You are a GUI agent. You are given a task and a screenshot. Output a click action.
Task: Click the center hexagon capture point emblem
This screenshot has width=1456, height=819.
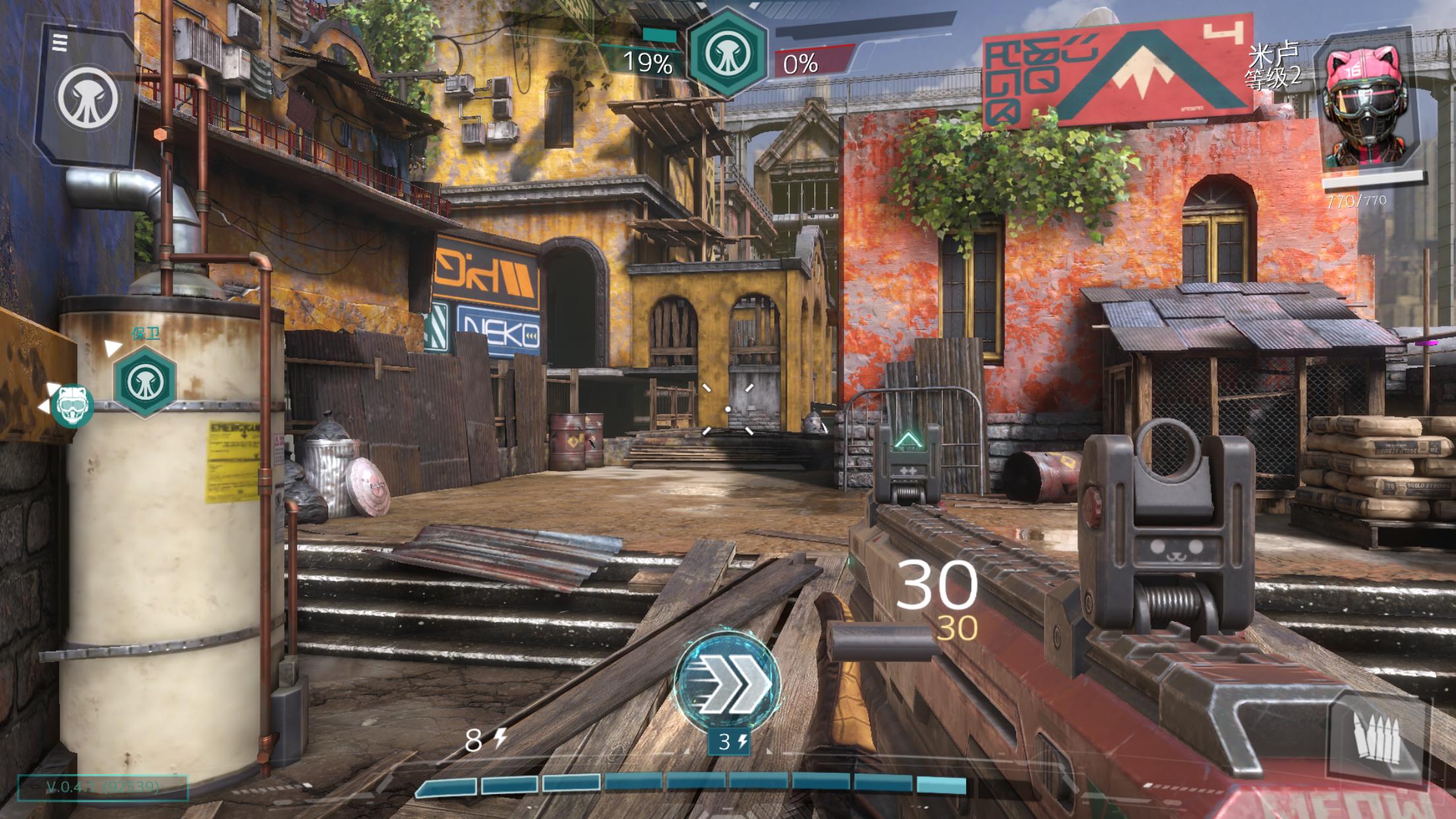point(727,54)
